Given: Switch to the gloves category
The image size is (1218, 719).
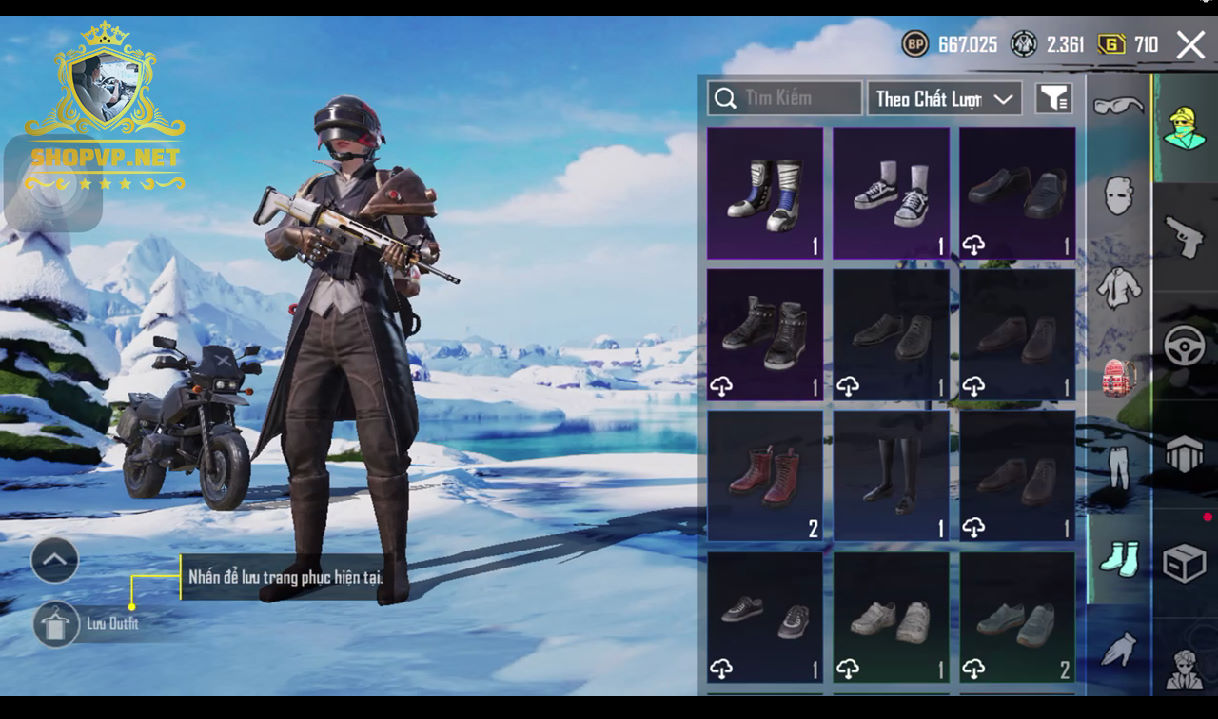Looking at the screenshot, I should (1118, 650).
